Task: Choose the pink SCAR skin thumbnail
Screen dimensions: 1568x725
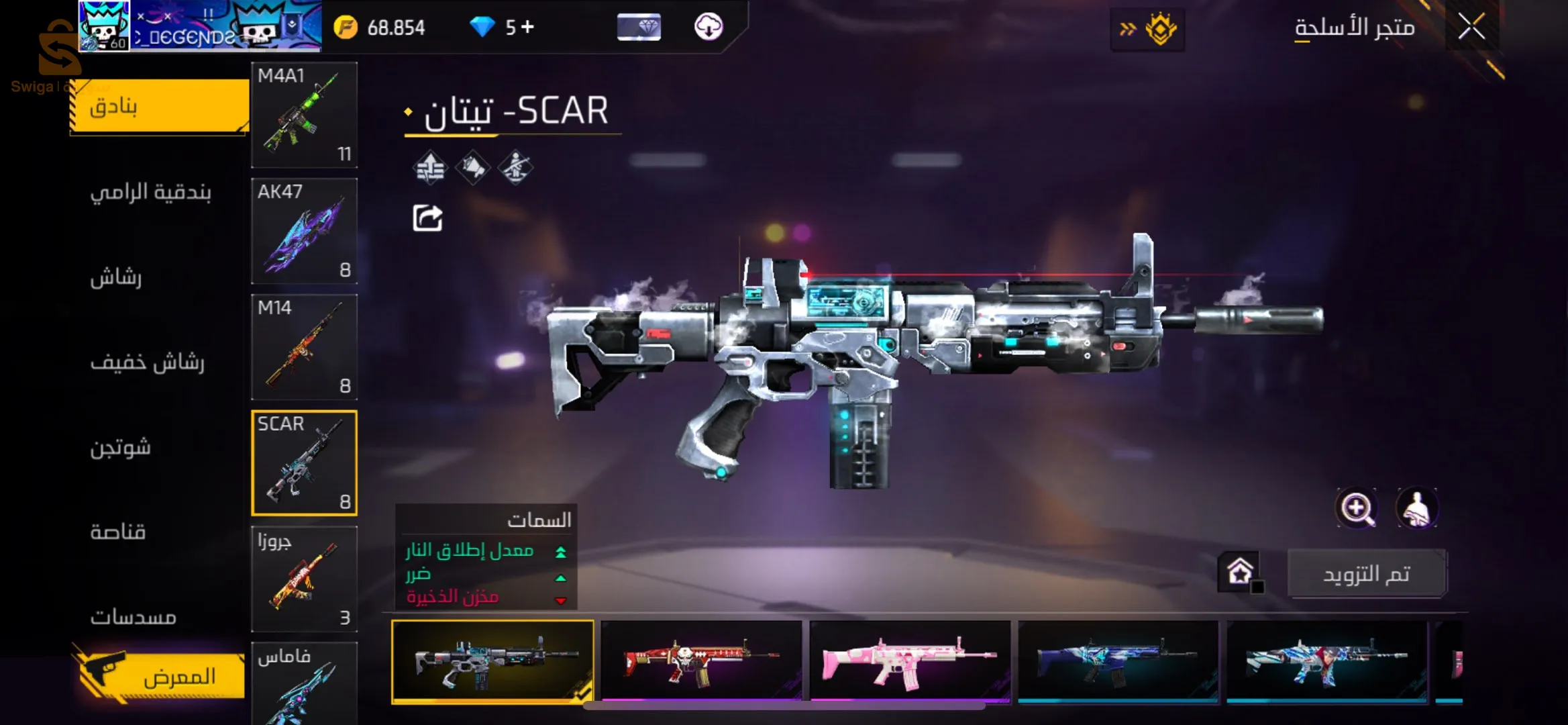Action: point(910,661)
